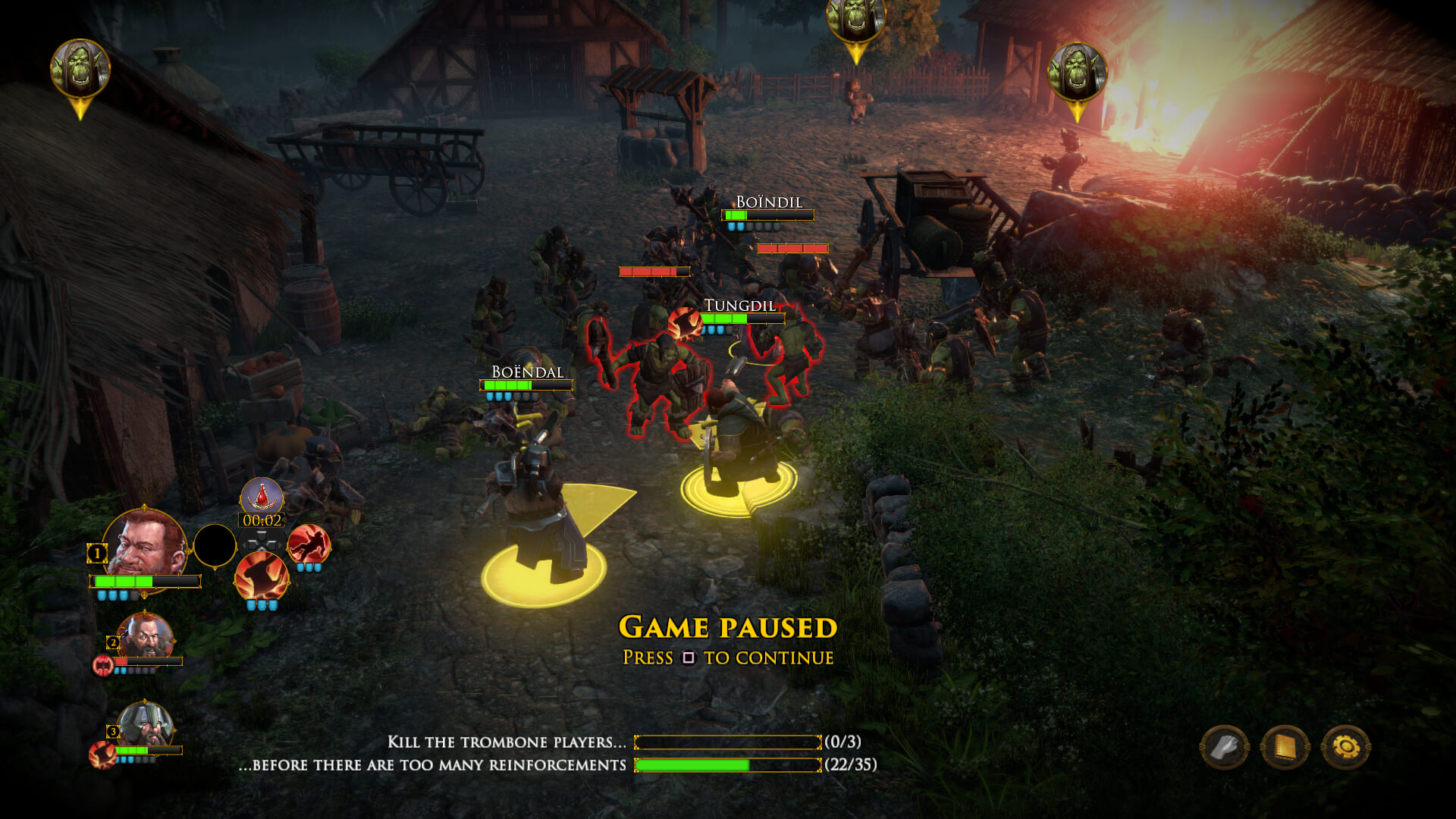This screenshot has width=1456, height=819.
Task: Activate the leaping figure ability
Action: pos(309,543)
